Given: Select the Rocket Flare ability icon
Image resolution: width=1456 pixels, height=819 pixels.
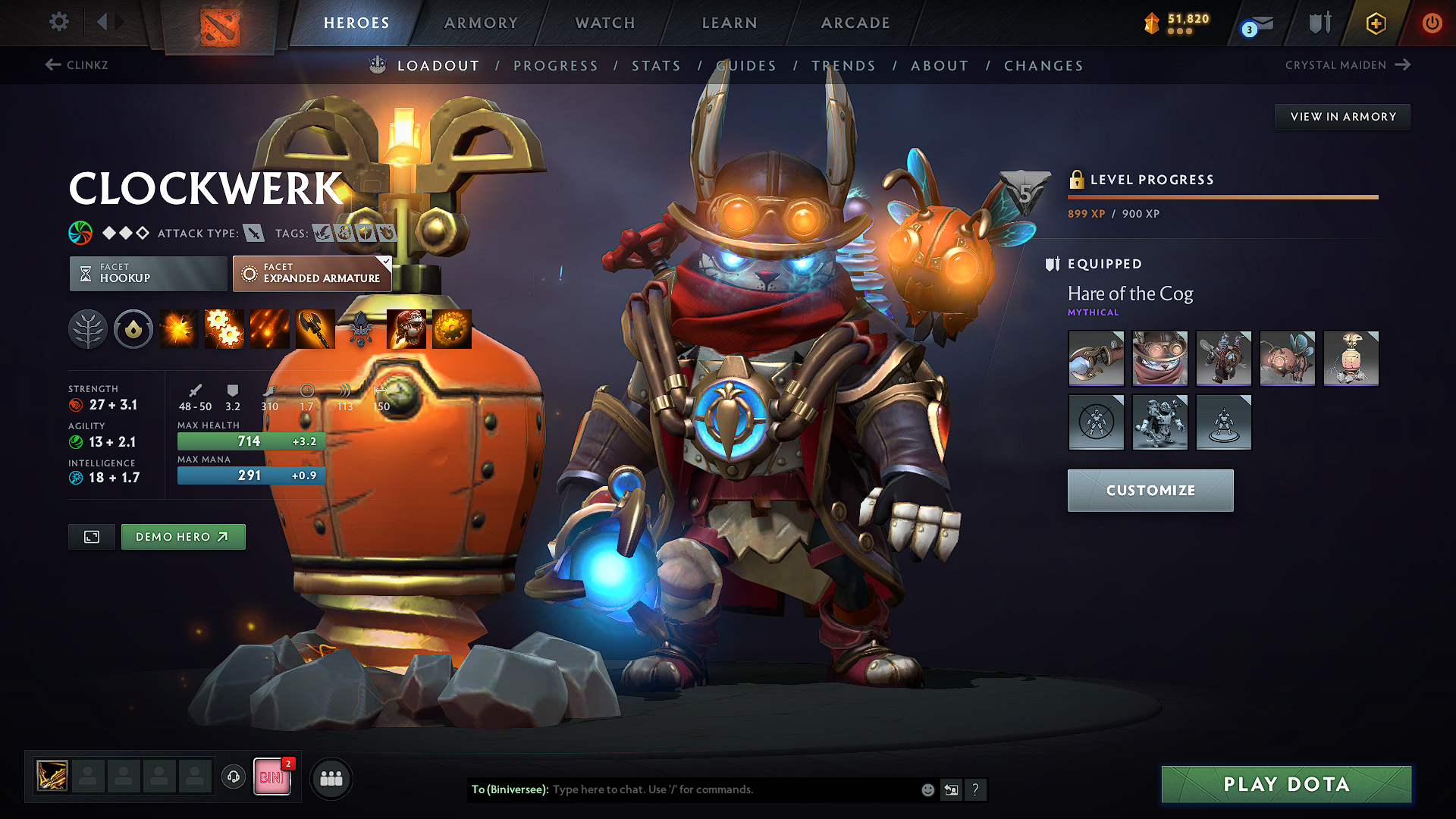Looking at the screenshot, I should click(269, 328).
